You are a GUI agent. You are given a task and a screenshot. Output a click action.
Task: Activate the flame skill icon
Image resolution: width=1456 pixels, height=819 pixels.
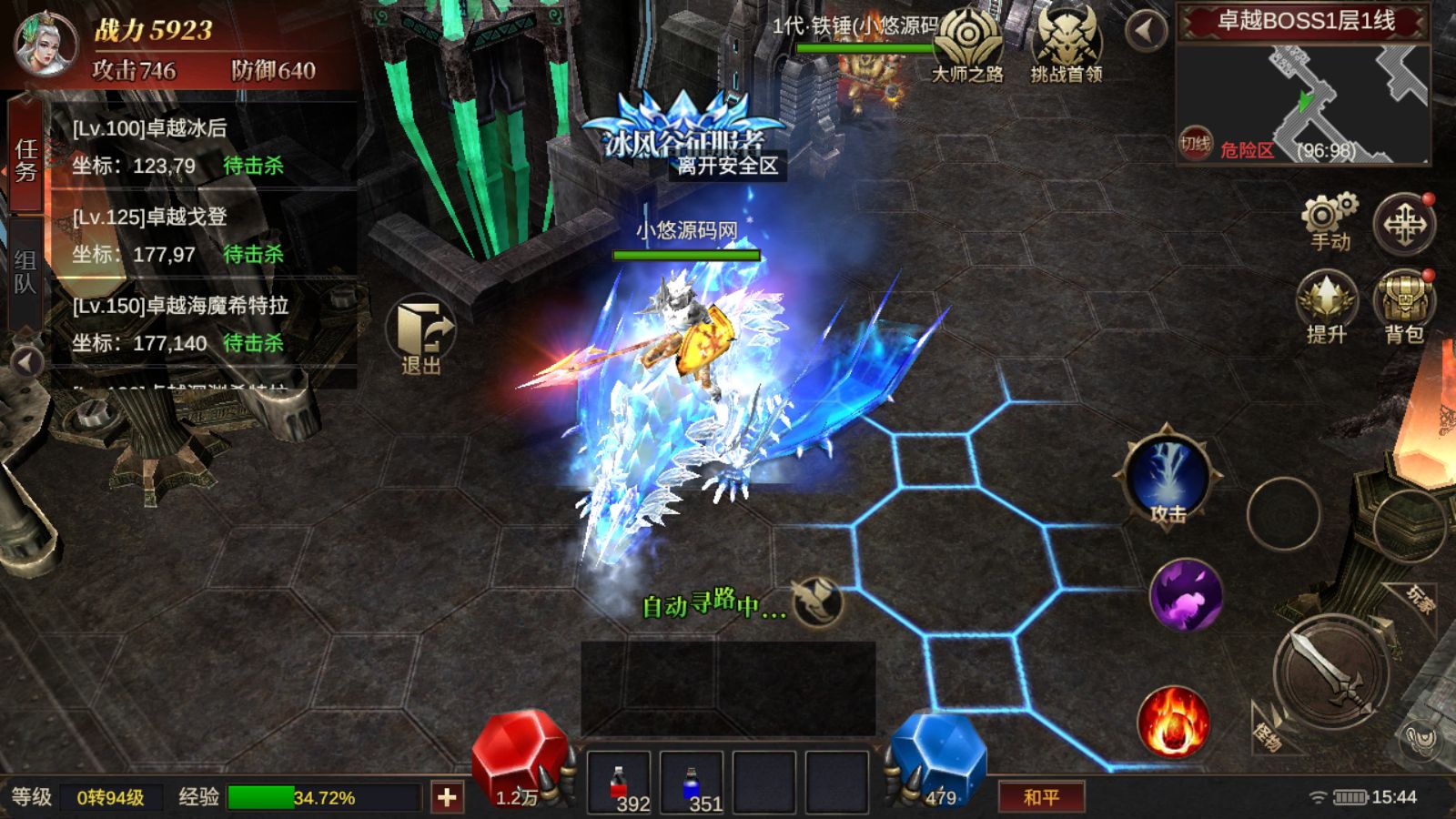[x=1173, y=723]
